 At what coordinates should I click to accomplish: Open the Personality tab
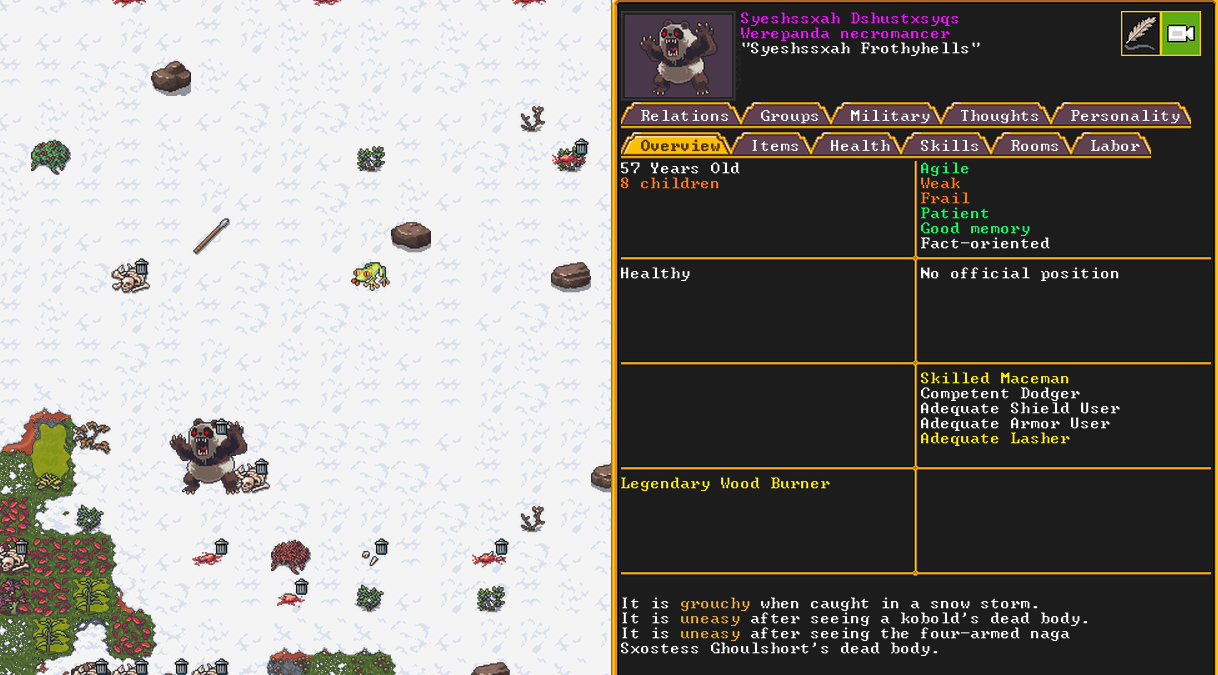[x=1124, y=116]
